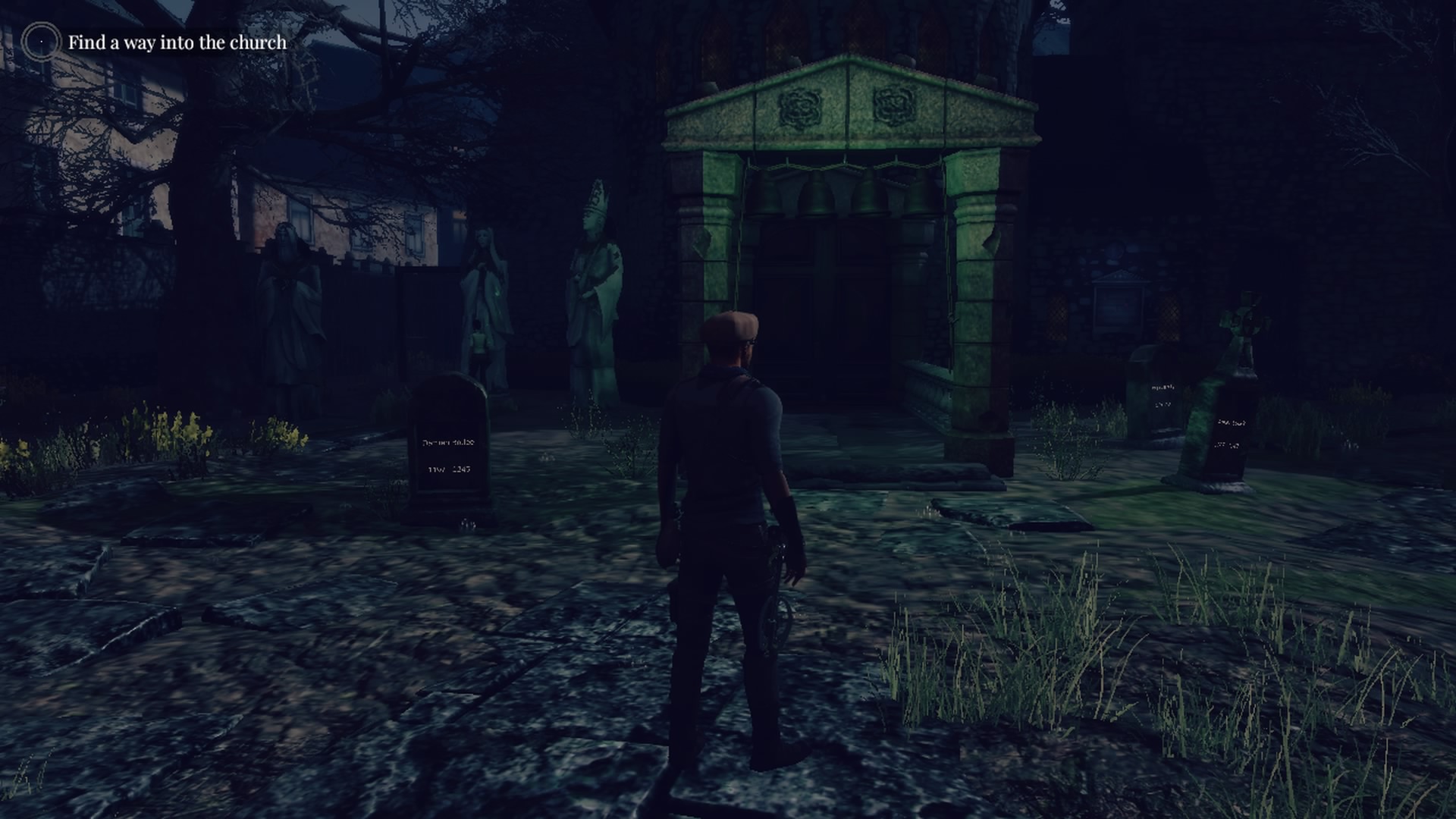Click the circular objective marker icon

pos(40,42)
